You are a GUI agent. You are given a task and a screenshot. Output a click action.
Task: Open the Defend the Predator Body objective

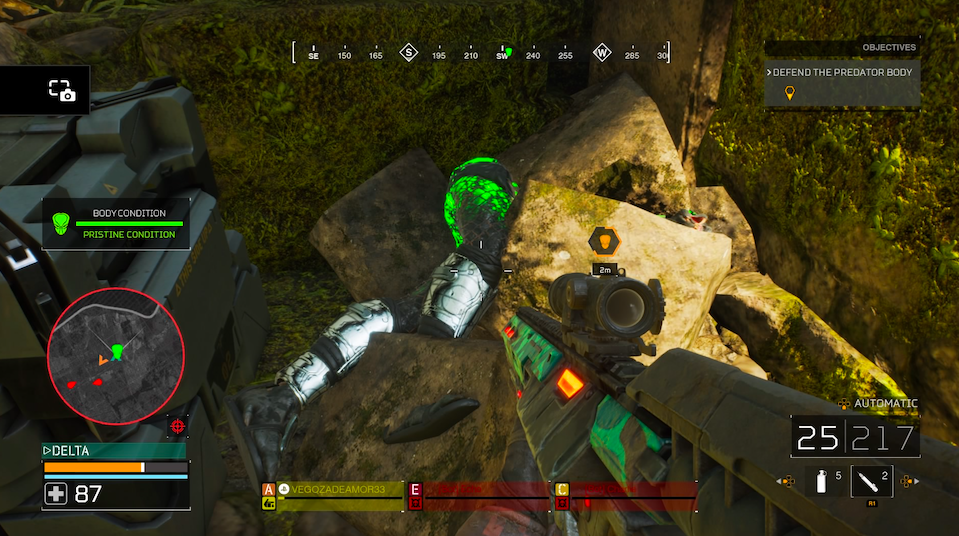842,73
